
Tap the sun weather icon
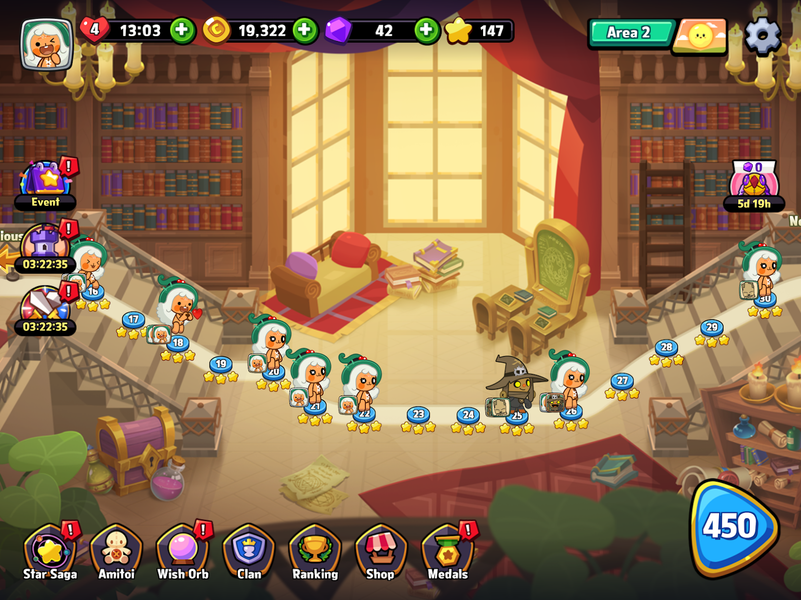[699, 37]
